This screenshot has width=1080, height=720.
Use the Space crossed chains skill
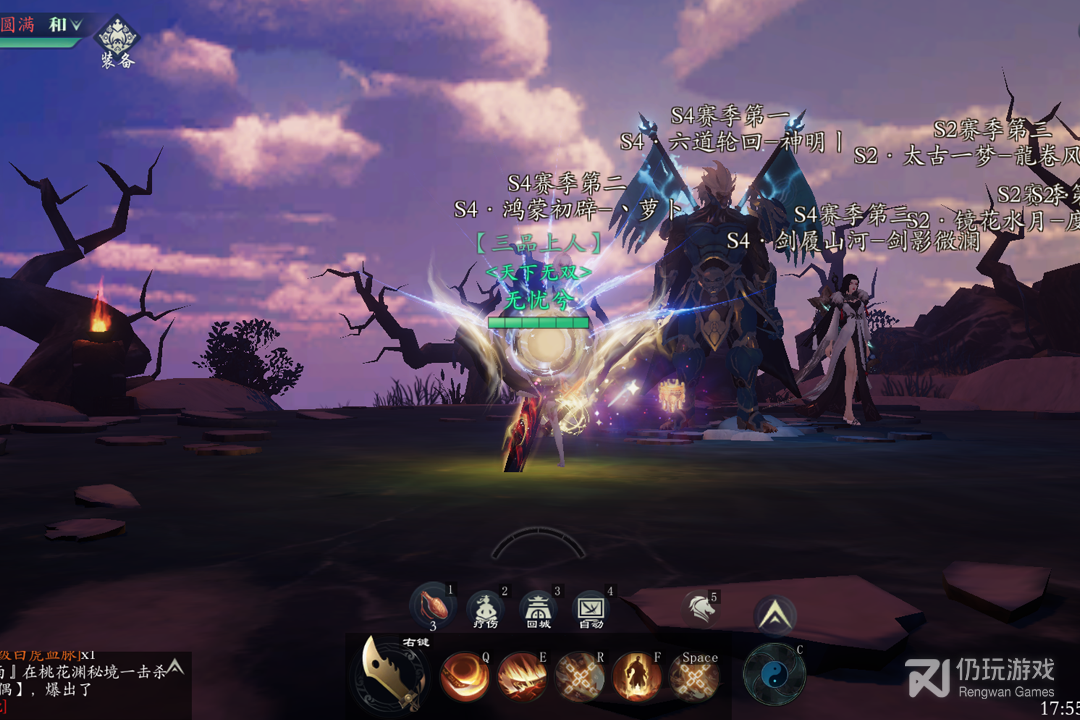[x=694, y=678]
